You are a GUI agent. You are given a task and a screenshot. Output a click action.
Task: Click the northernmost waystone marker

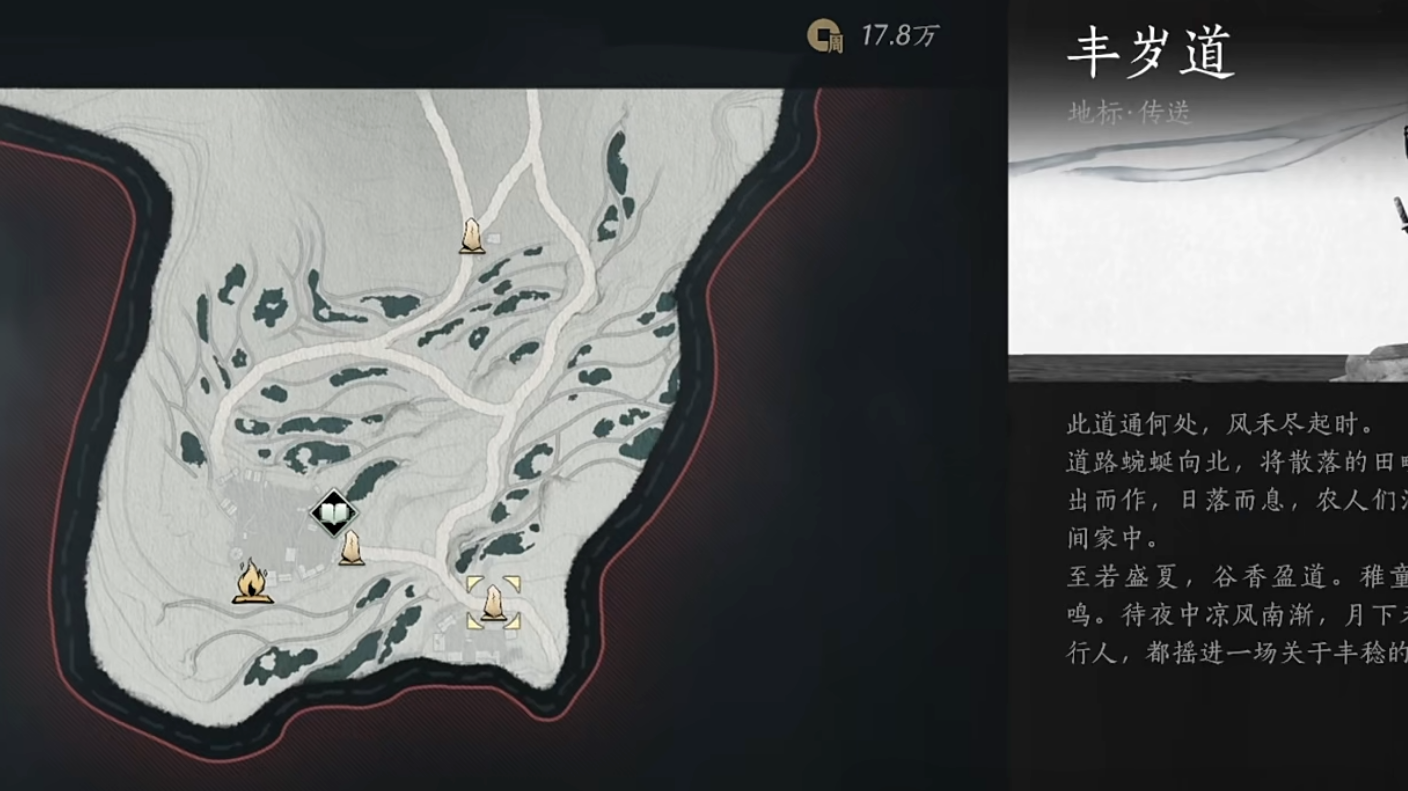(x=470, y=234)
